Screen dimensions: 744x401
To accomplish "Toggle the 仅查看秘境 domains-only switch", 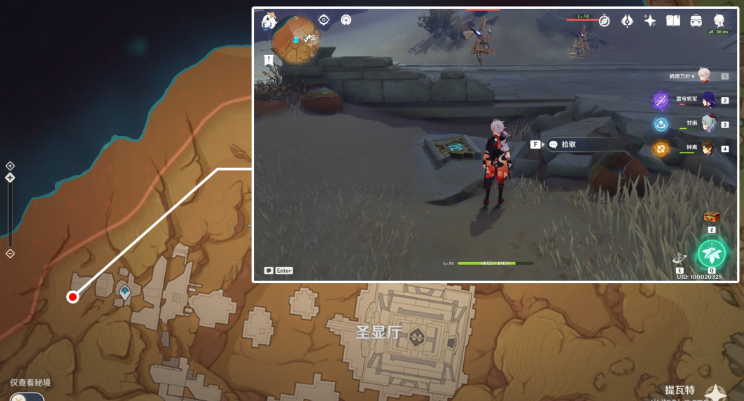I will point(25,396).
